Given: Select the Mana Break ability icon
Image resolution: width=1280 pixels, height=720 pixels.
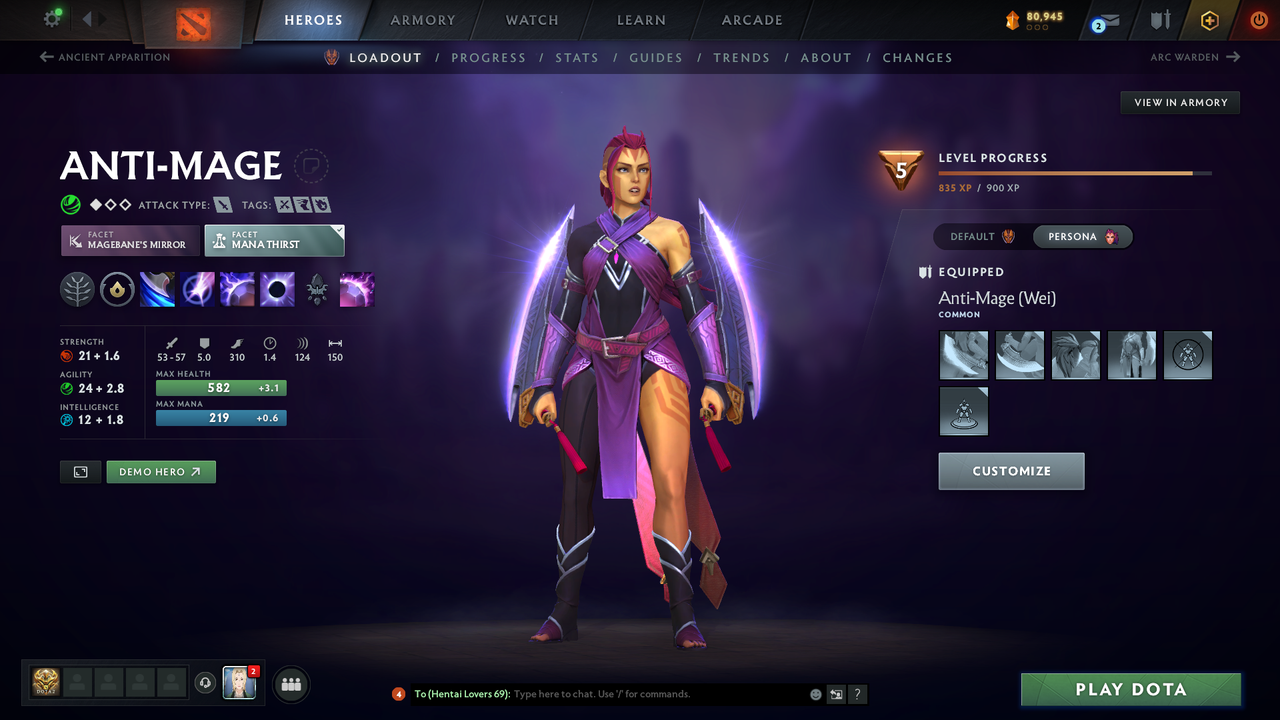Looking at the screenshot, I should pos(157,289).
